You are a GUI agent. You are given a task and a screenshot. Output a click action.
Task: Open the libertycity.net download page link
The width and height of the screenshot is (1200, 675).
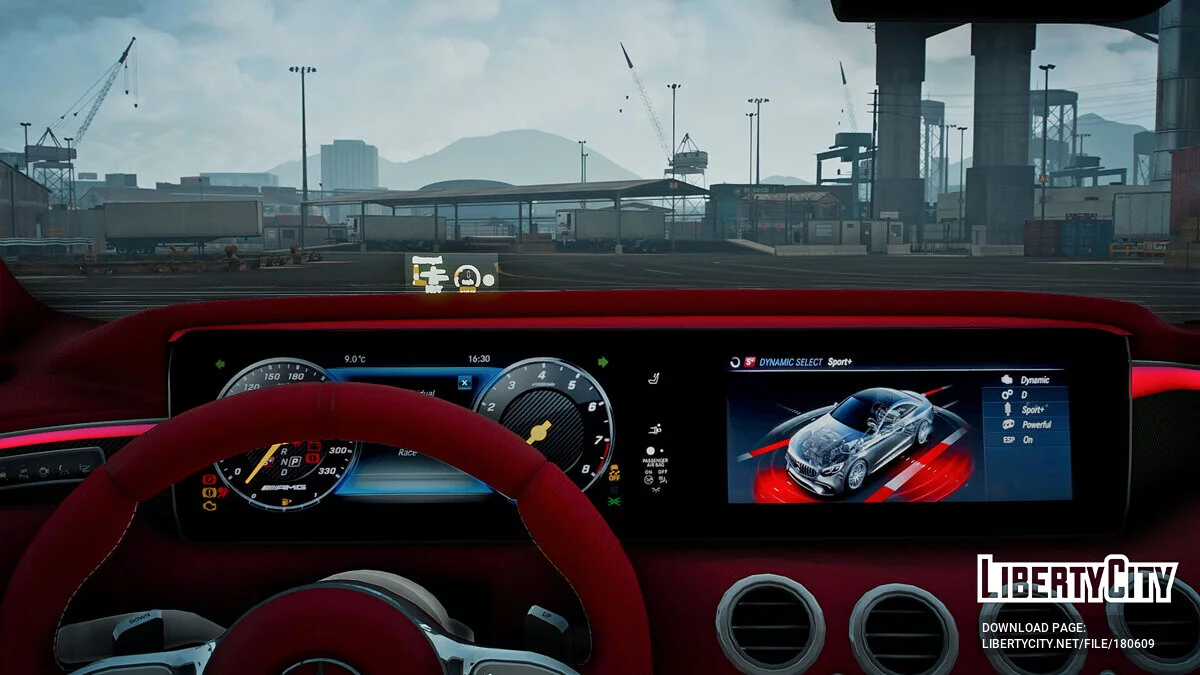(x=1067, y=644)
